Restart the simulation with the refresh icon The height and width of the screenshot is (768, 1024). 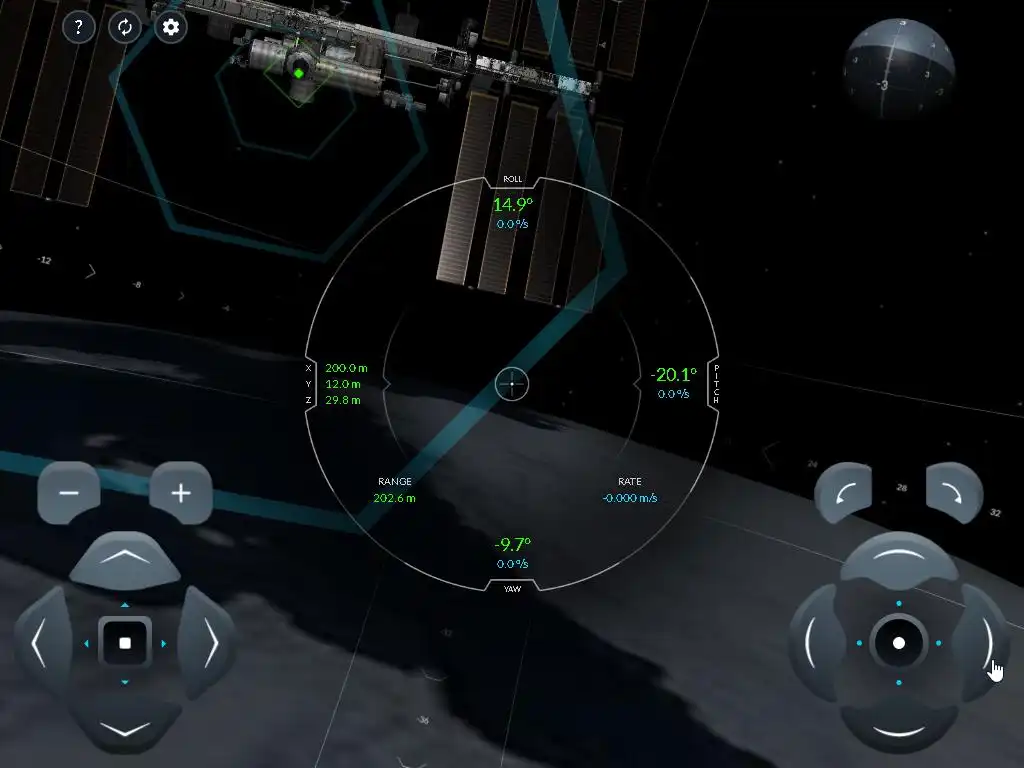click(125, 27)
